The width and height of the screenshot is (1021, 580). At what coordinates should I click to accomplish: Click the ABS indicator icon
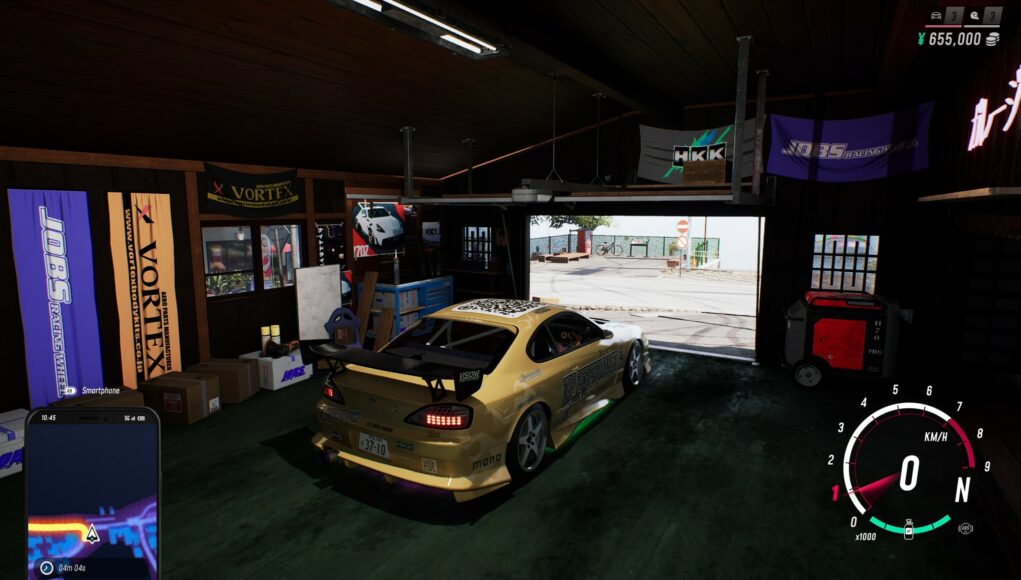[x=964, y=528]
